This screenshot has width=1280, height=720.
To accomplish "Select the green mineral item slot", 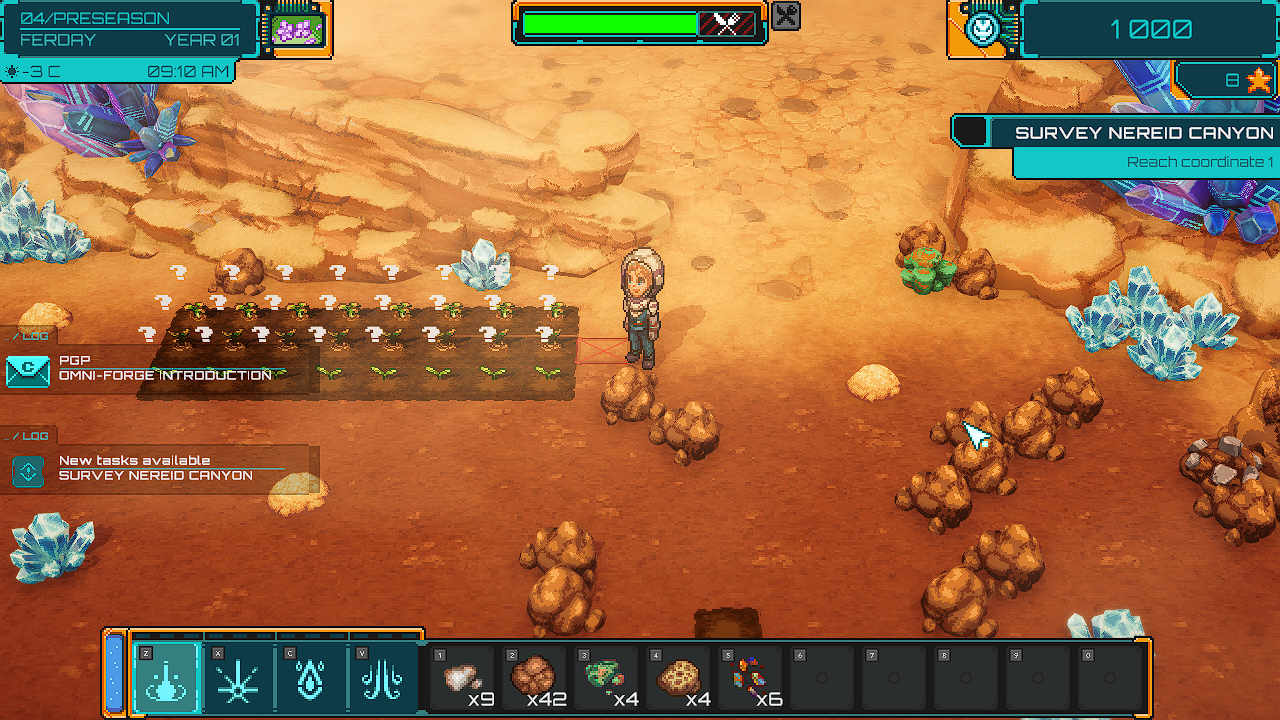I will click(607, 678).
